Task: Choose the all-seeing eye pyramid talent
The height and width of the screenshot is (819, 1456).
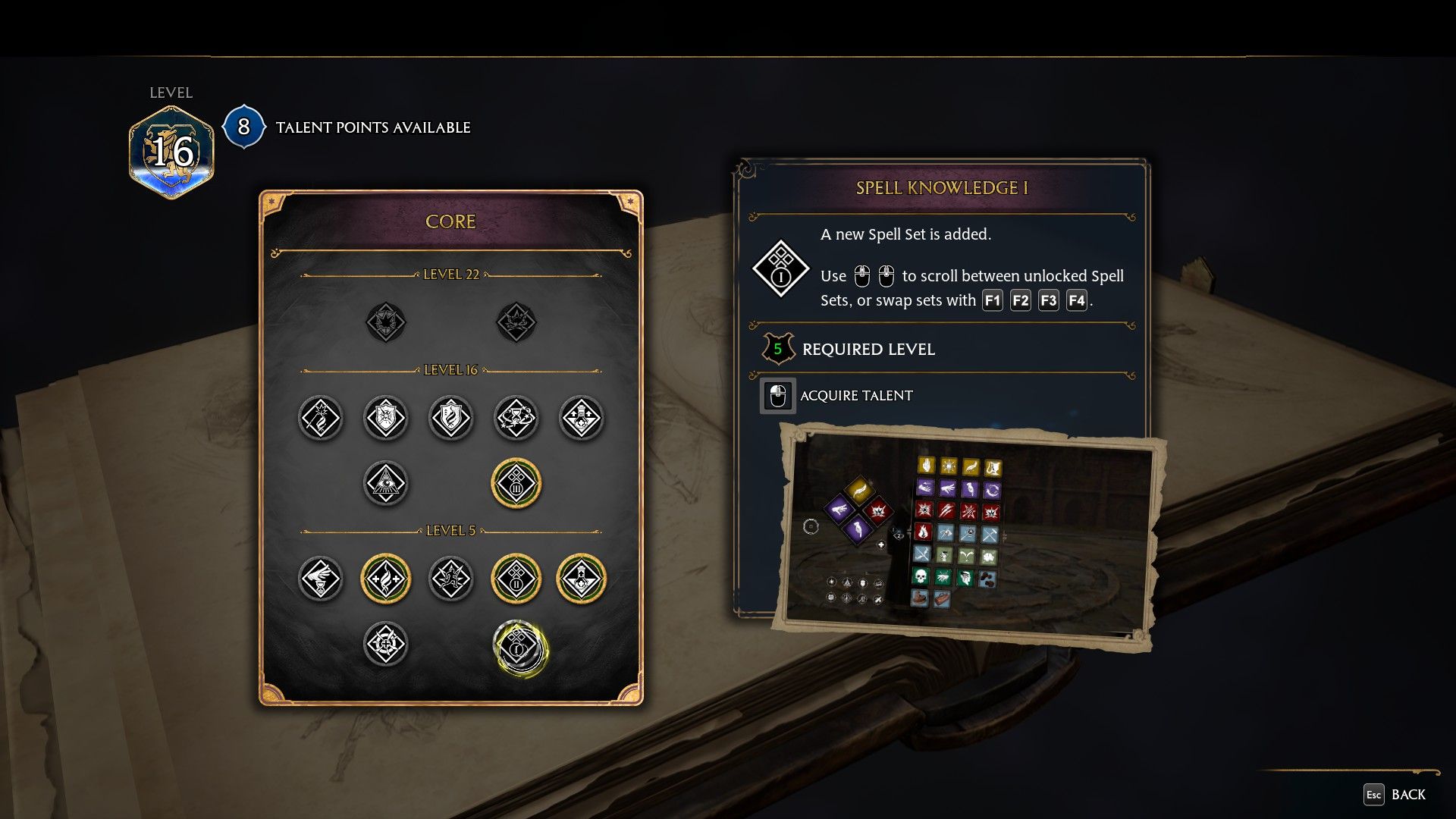Action: click(386, 483)
